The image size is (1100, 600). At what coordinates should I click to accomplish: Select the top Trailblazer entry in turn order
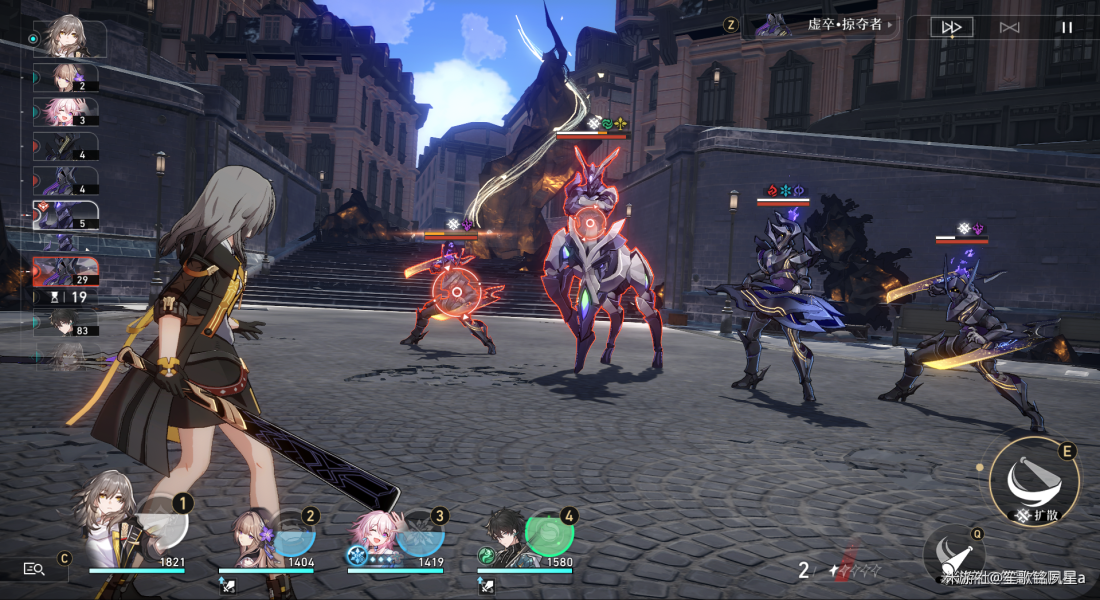68,38
